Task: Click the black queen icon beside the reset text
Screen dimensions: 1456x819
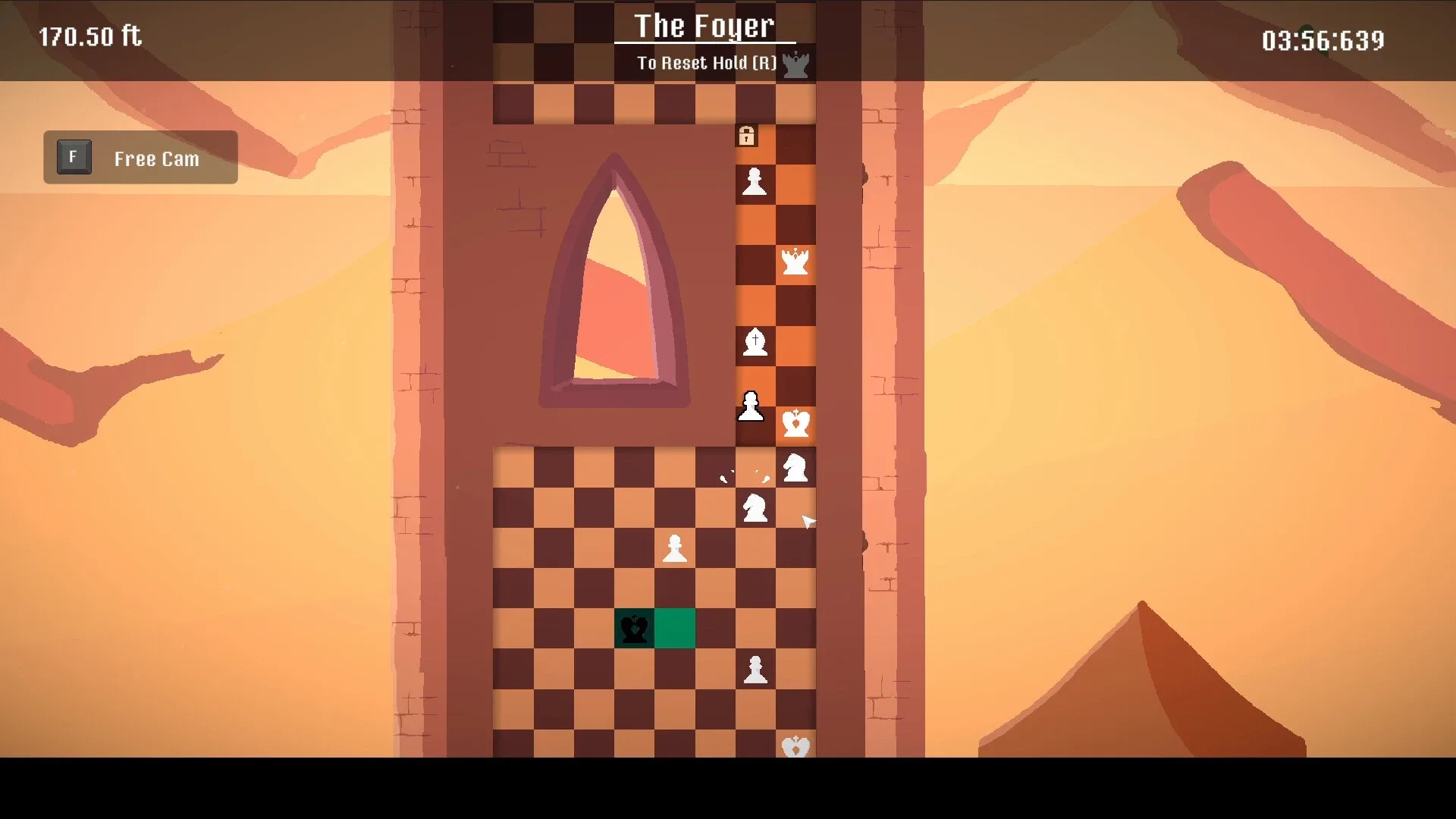Action: [x=797, y=62]
